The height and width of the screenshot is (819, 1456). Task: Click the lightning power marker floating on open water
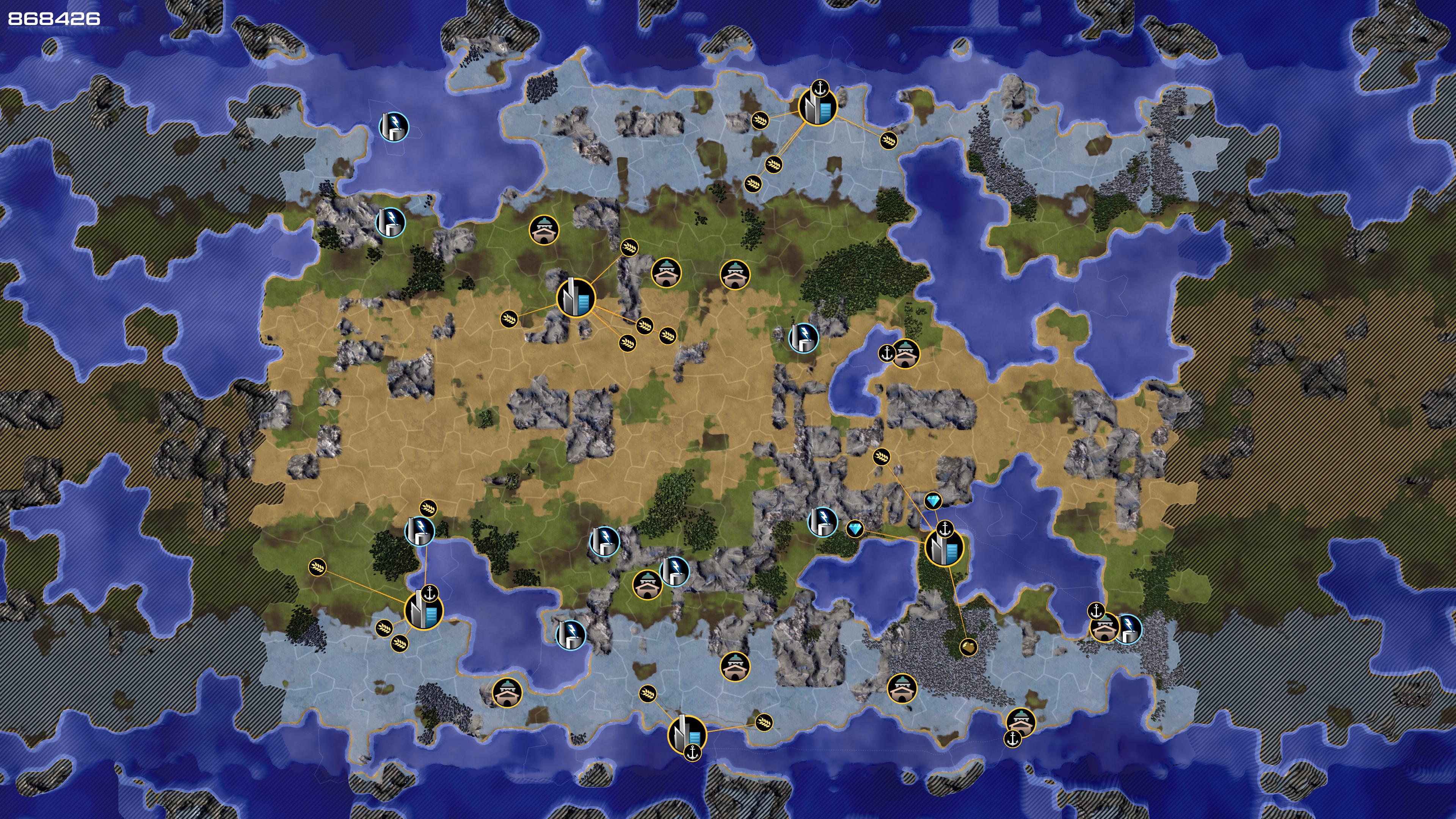tap(394, 127)
